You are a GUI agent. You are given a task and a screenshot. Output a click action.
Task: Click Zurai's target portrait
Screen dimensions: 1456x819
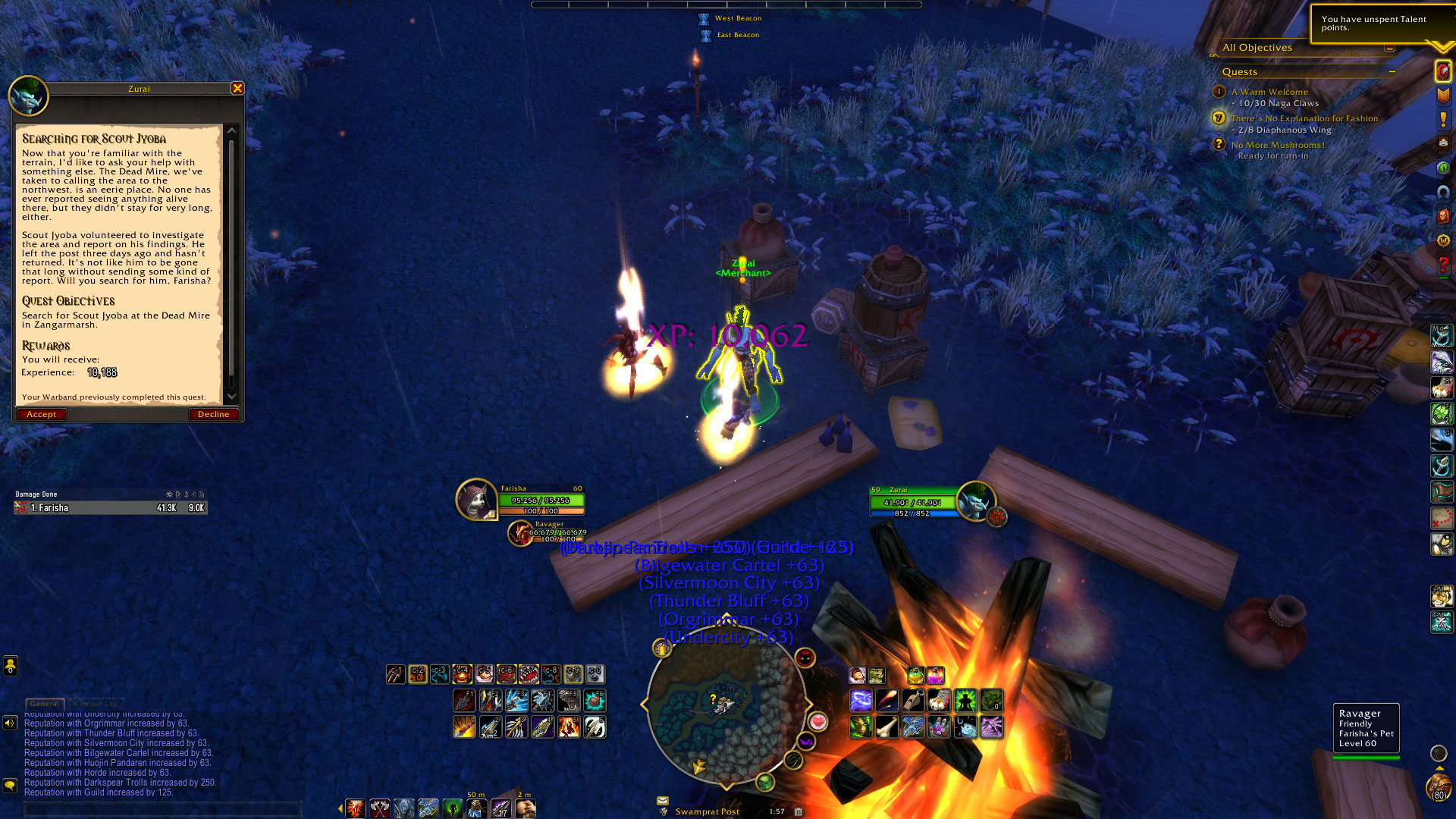(x=975, y=501)
